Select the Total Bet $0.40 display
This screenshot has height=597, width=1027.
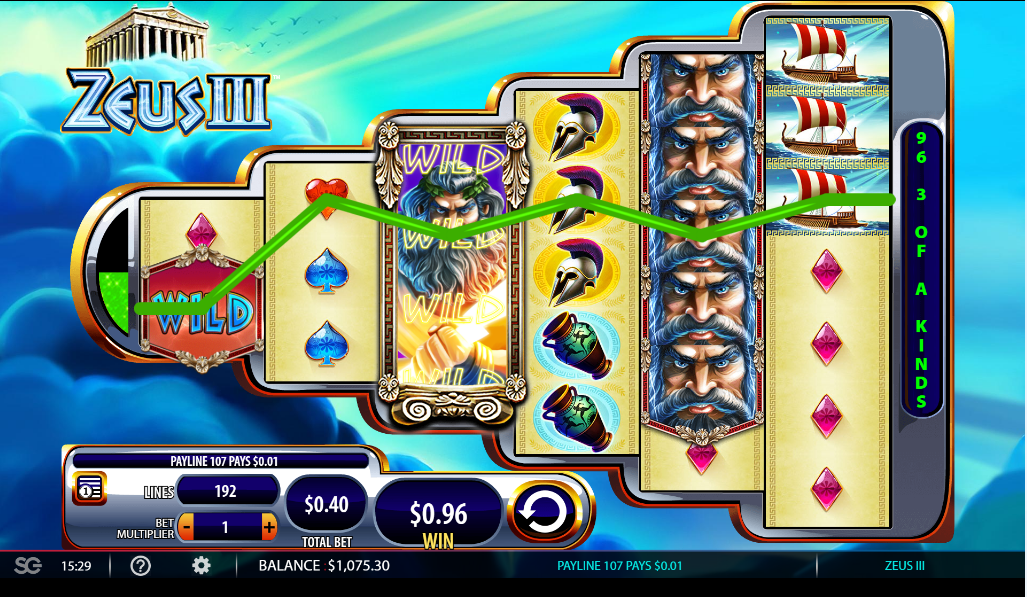[x=326, y=504]
